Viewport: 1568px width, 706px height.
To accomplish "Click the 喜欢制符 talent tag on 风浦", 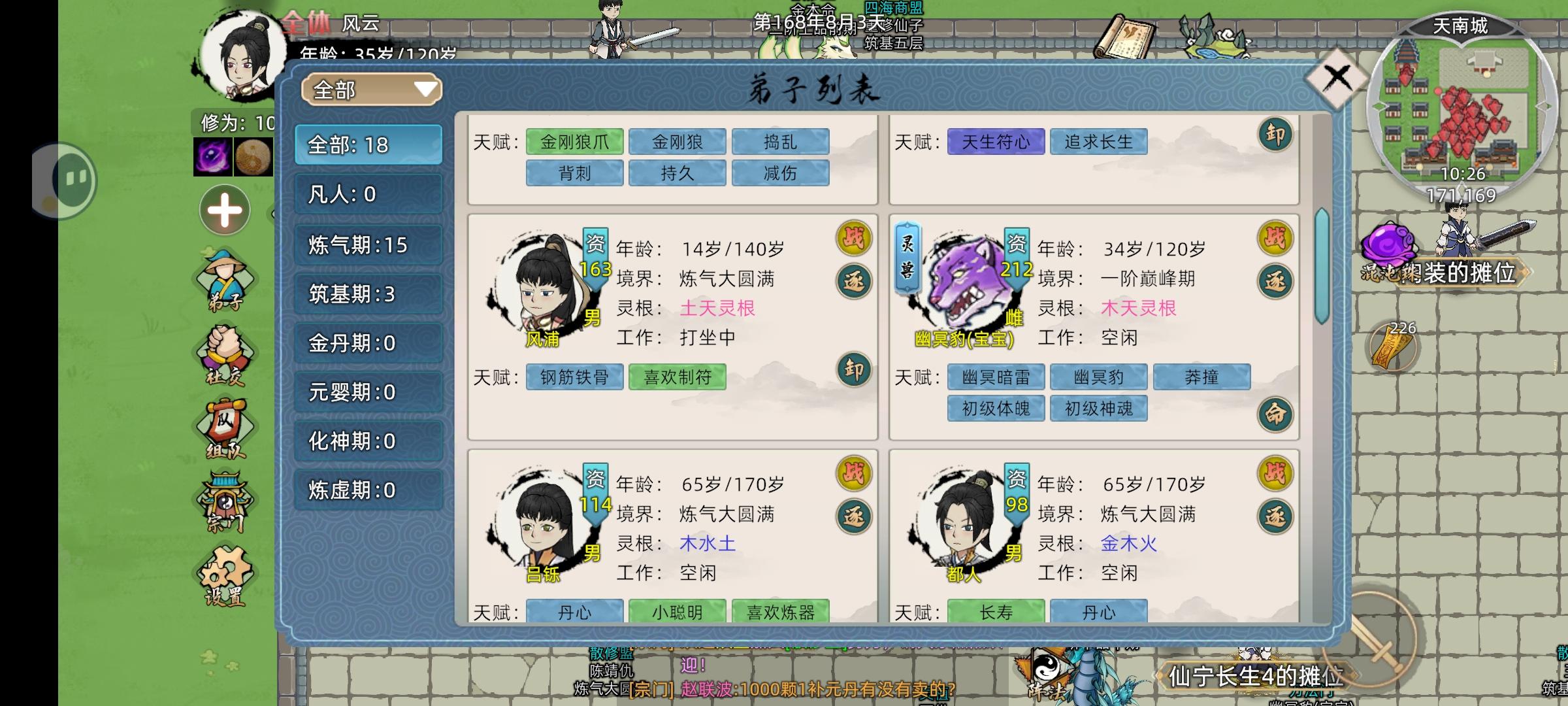I will [x=678, y=377].
